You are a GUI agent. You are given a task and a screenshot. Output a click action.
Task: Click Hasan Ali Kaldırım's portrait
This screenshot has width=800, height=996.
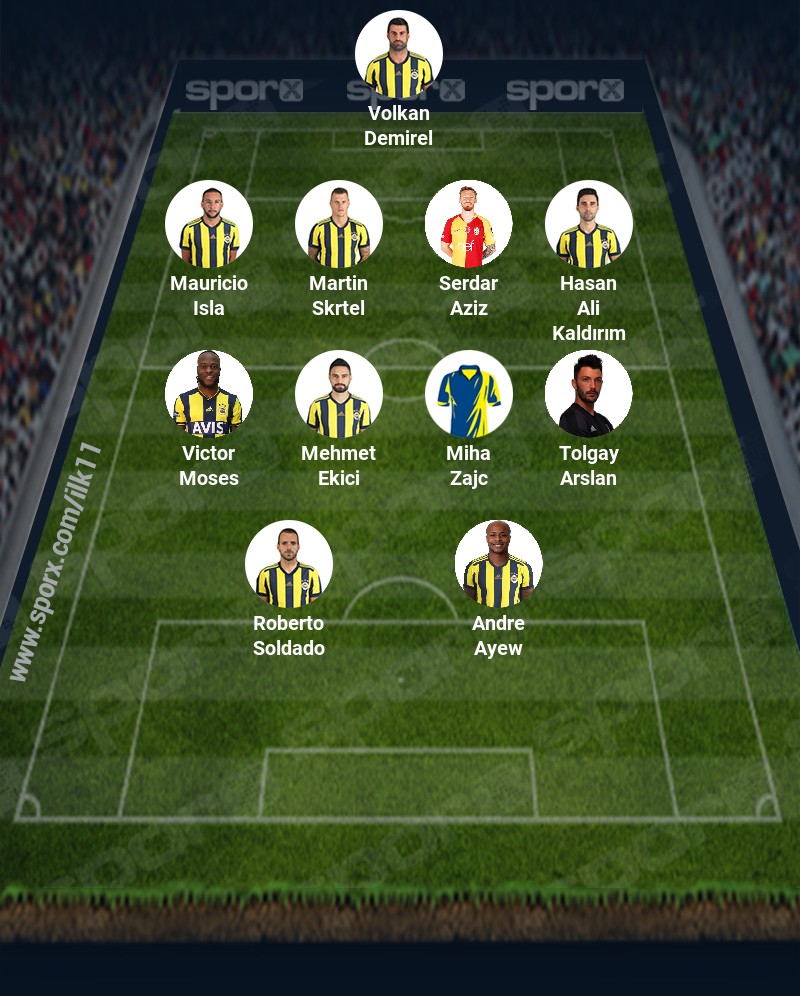(x=589, y=225)
